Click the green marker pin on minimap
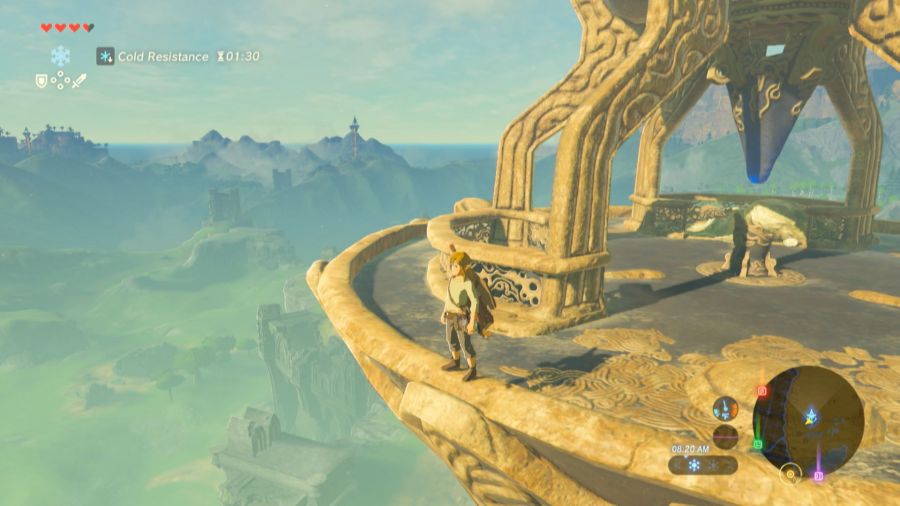 [x=757, y=444]
